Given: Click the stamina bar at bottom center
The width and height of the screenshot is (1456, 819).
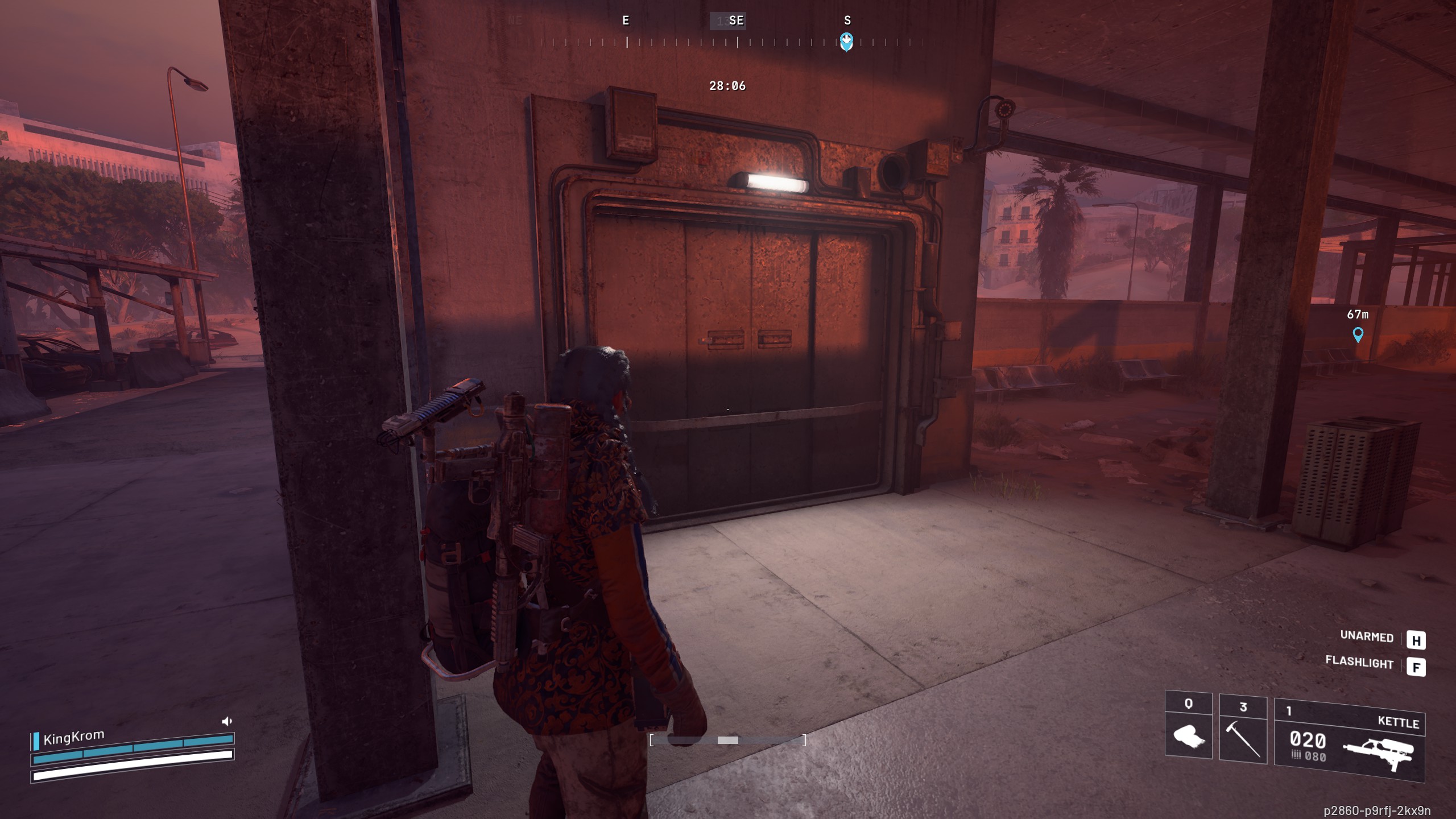Looking at the screenshot, I should [x=728, y=741].
